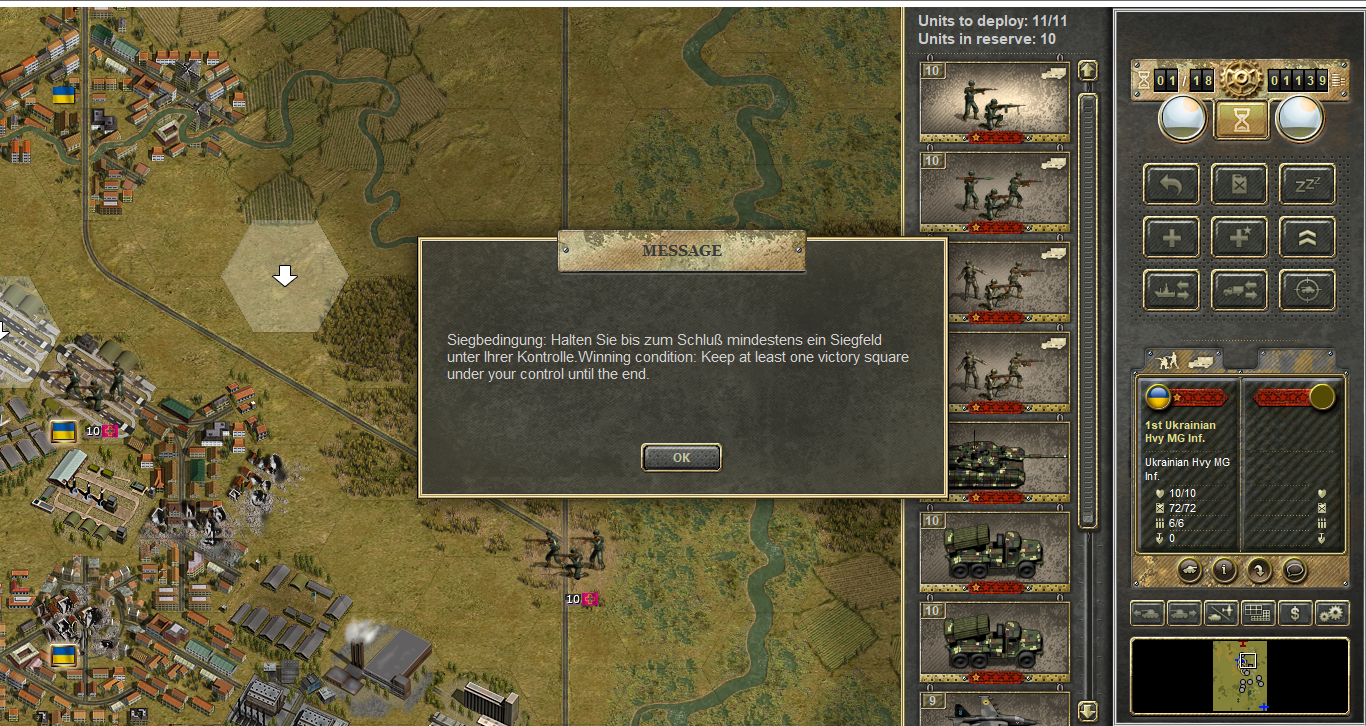Open the grid strategic map toolbar button

pos(1258,613)
